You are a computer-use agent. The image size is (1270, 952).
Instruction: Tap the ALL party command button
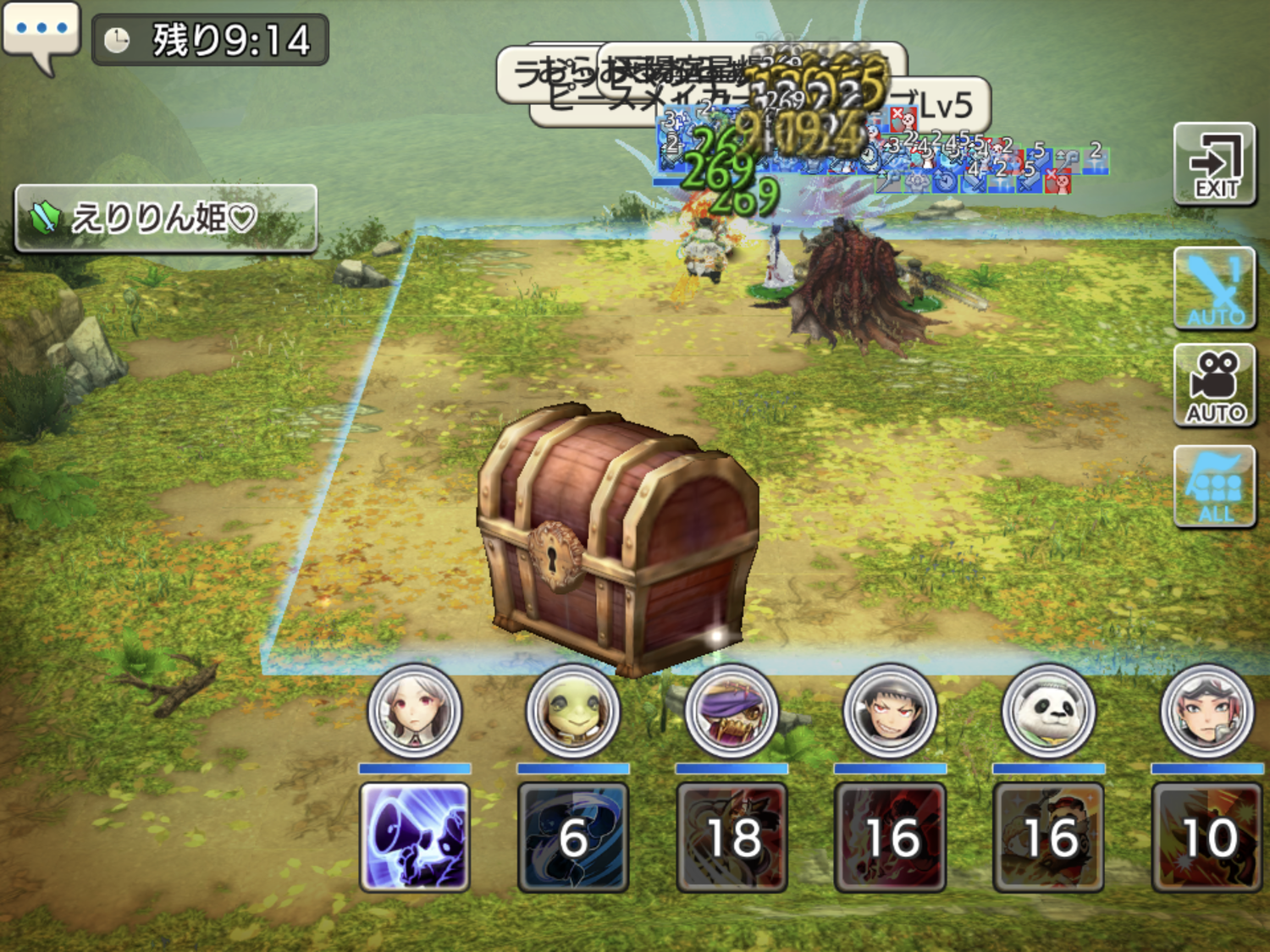[x=1214, y=487]
